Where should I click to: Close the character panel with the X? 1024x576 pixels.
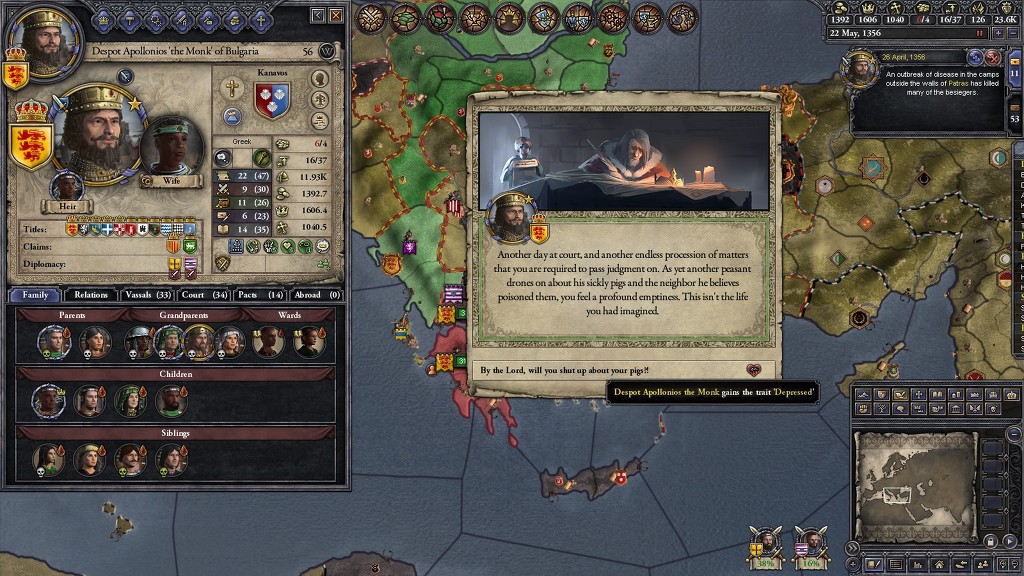pos(336,15)
